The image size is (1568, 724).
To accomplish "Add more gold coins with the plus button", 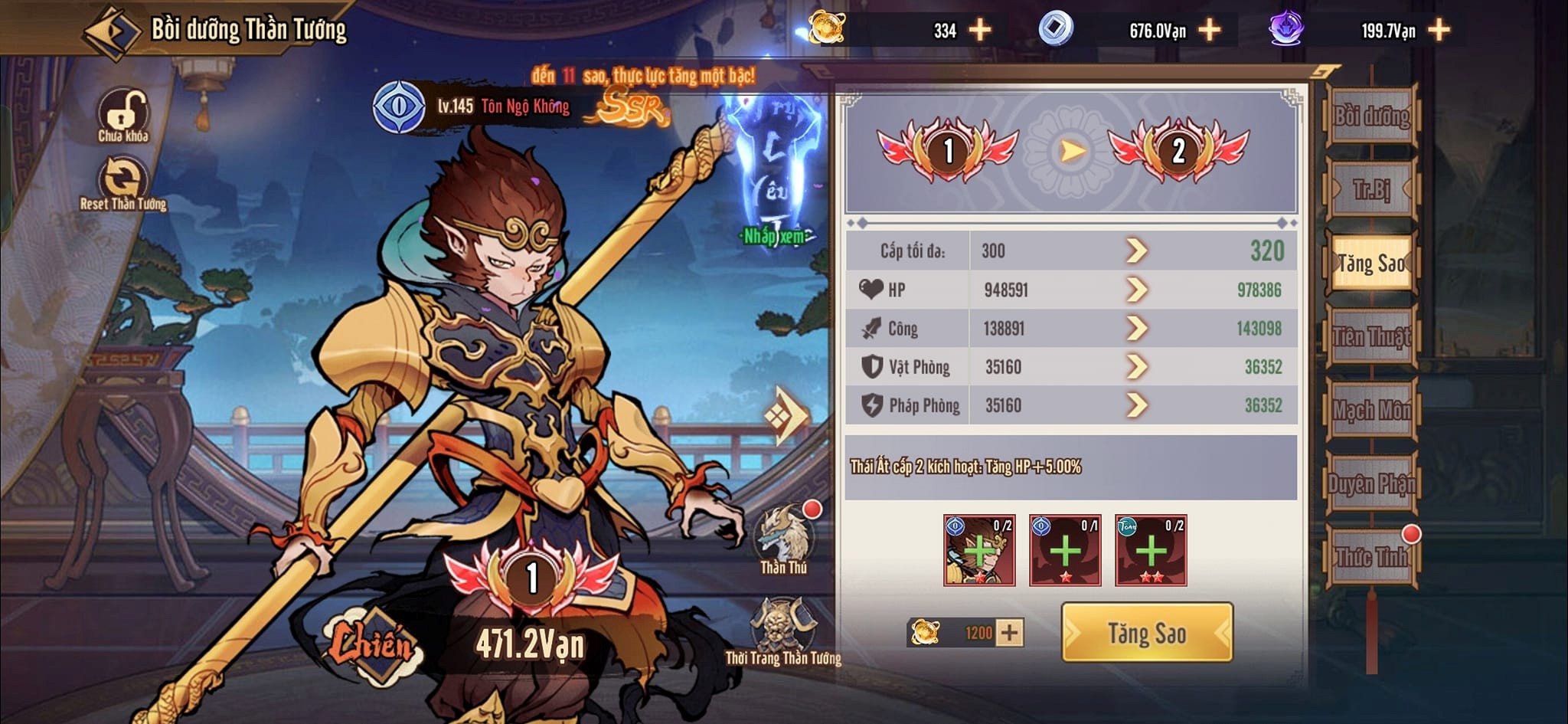I will pyautogui.click(x=980, y=31).
